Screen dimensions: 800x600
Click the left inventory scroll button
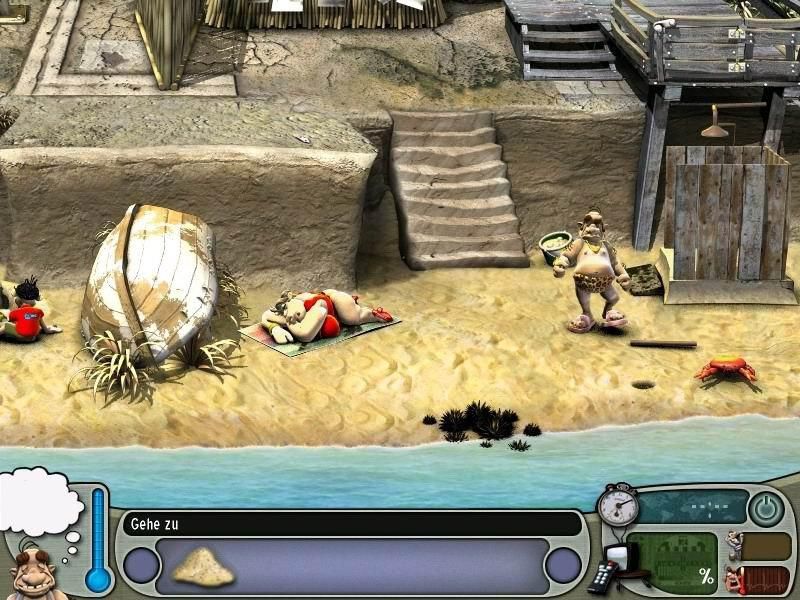click(x=141, y=566)
